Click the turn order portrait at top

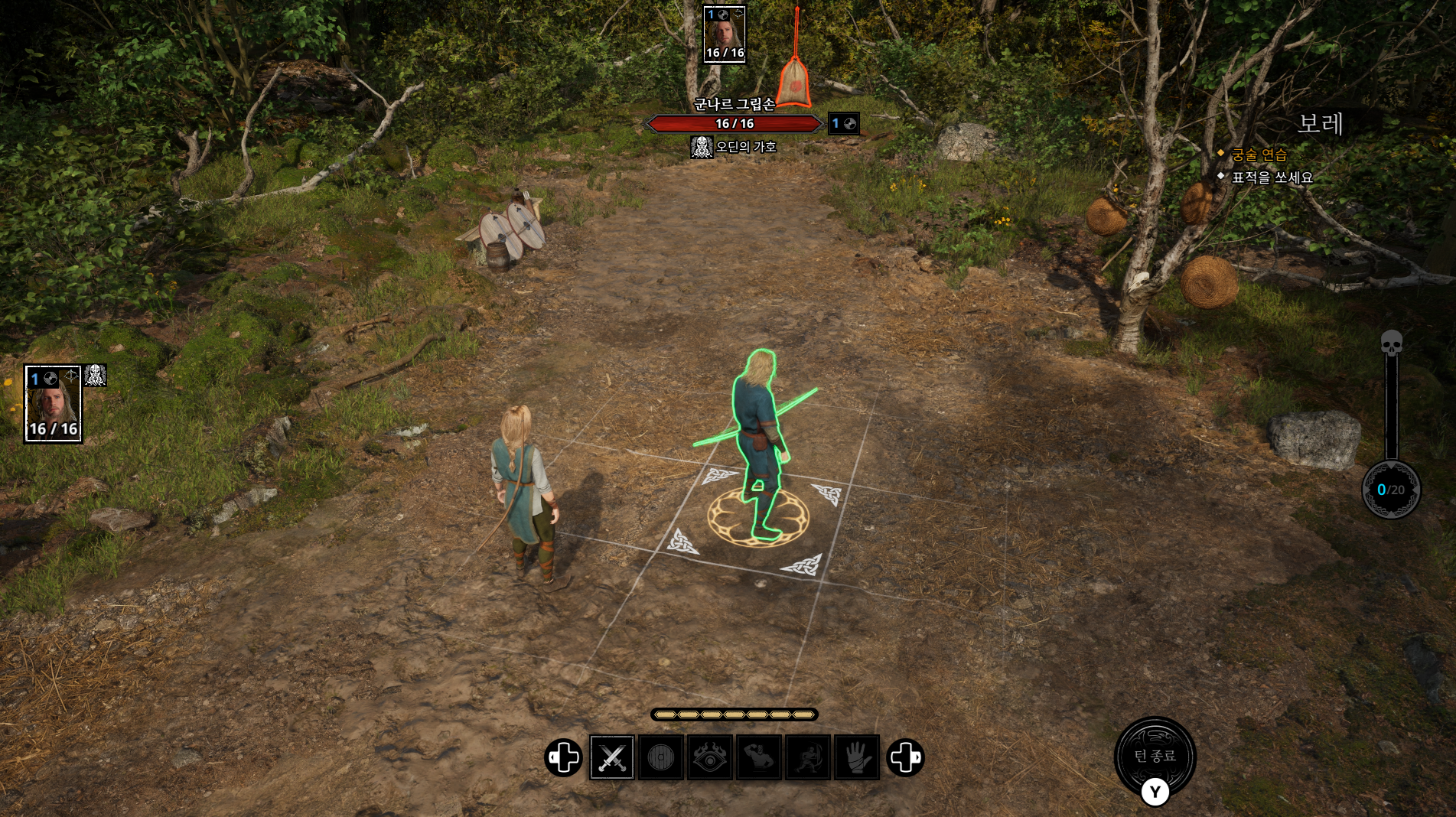pyautogui.click(x=724, y=34)
